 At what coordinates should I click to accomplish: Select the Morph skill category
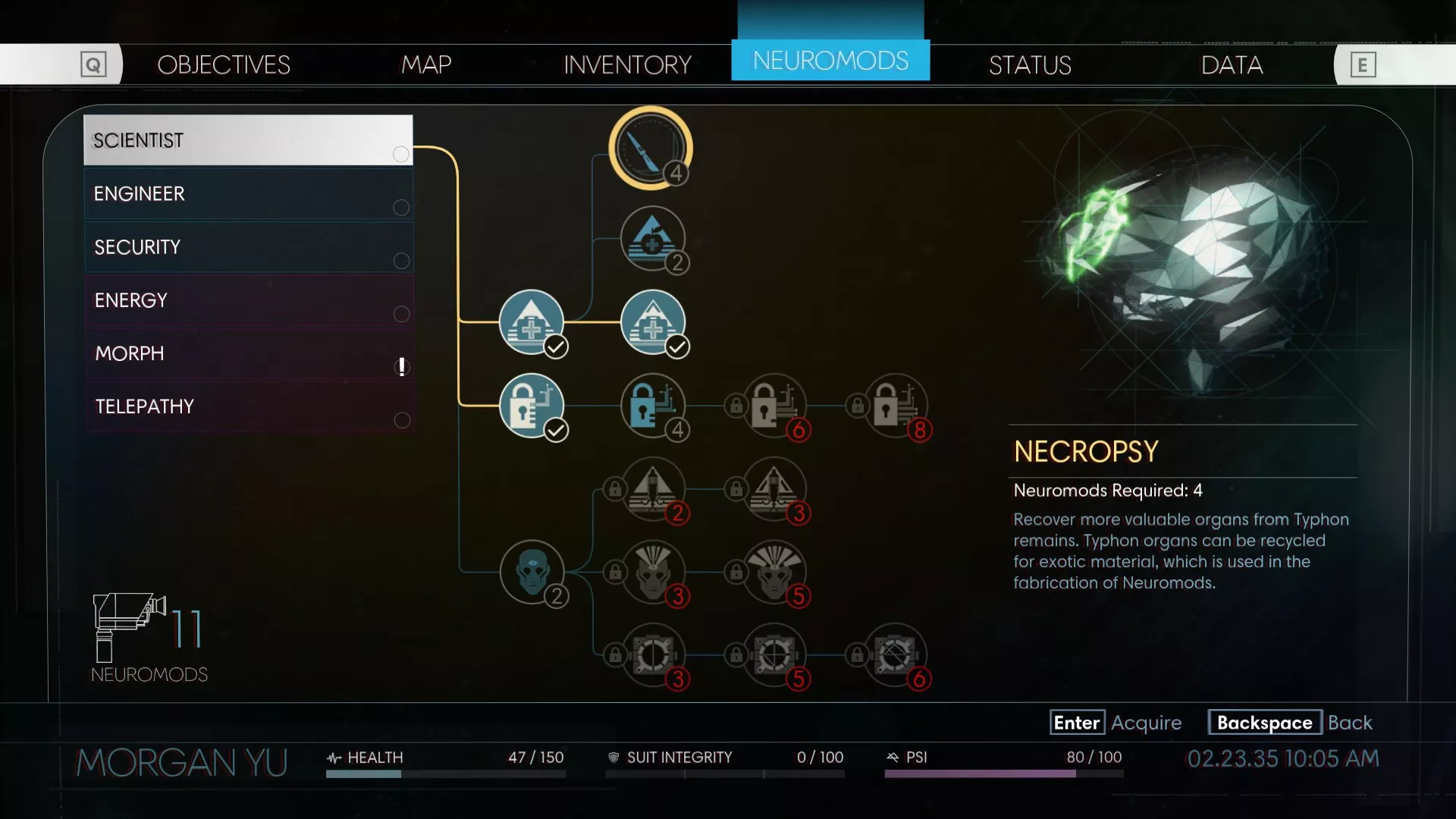click(x=248, y=353)
